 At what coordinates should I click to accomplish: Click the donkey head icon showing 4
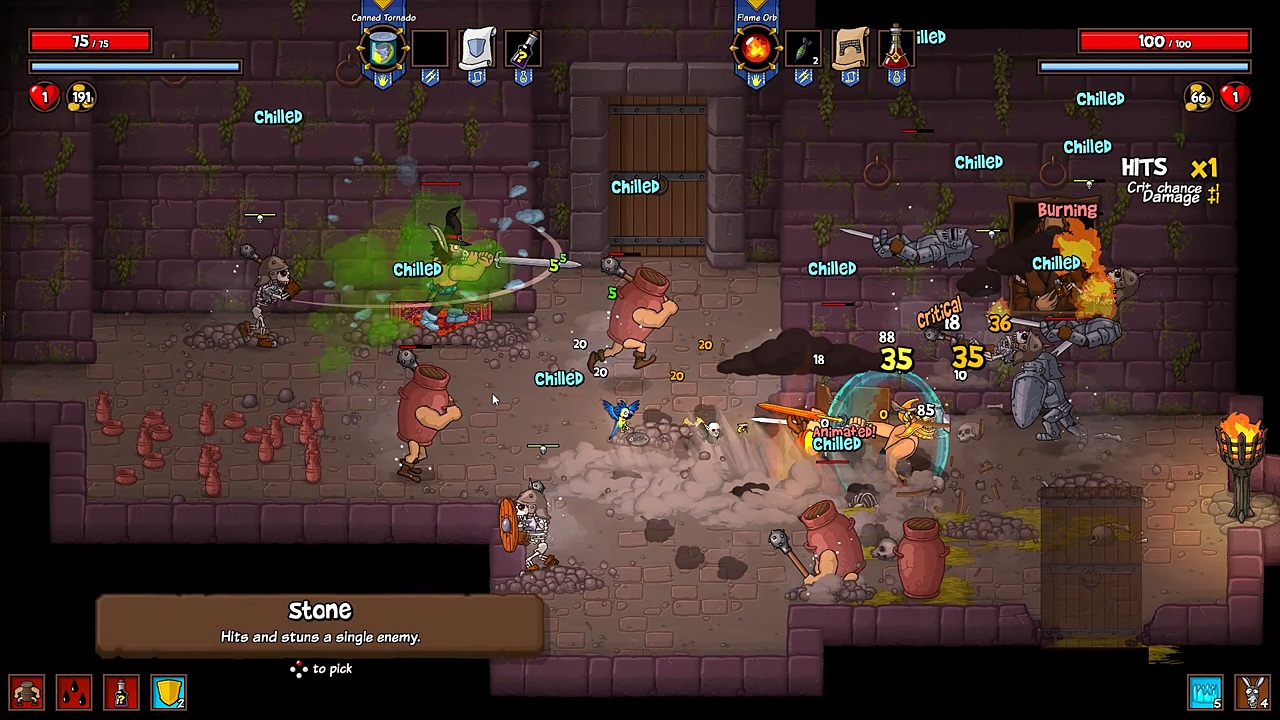tap(1251, 692)
